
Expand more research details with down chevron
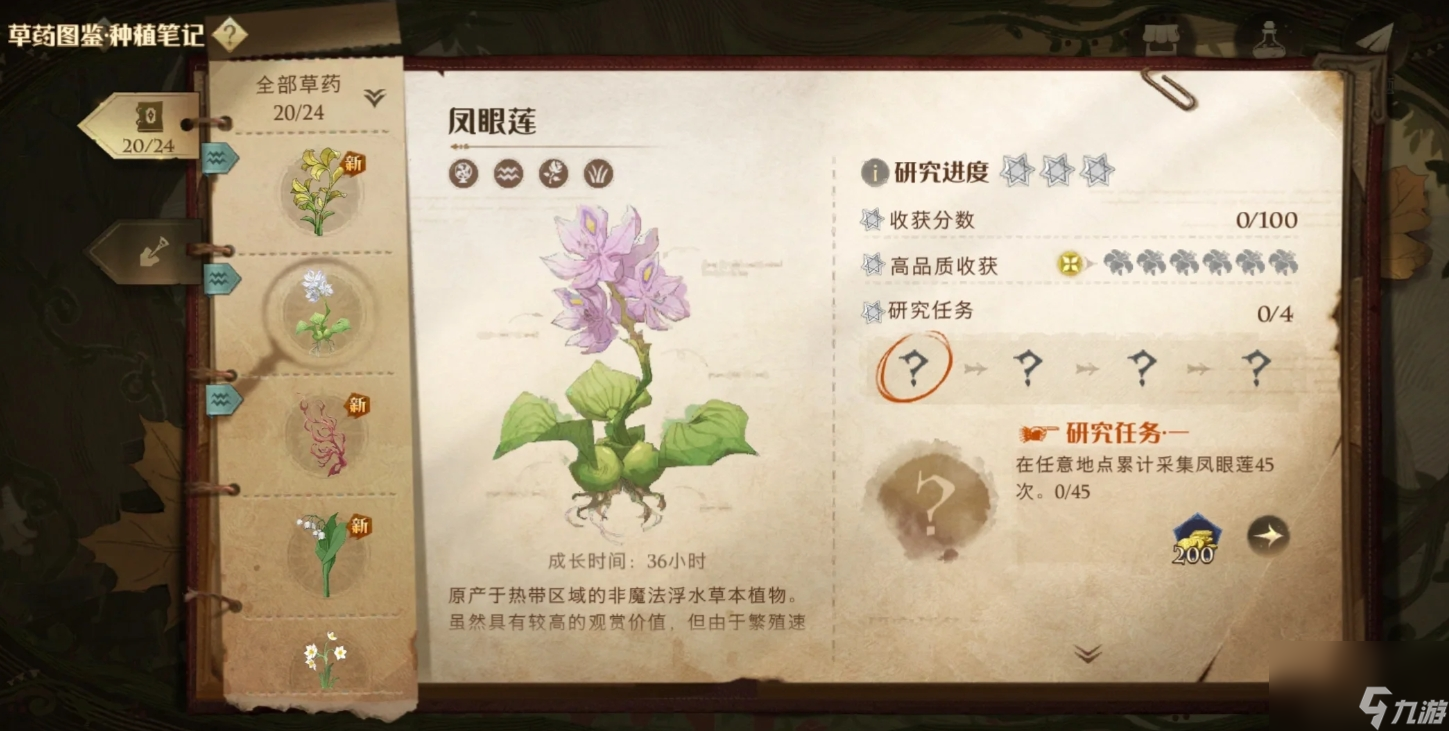pos(1087,654)
